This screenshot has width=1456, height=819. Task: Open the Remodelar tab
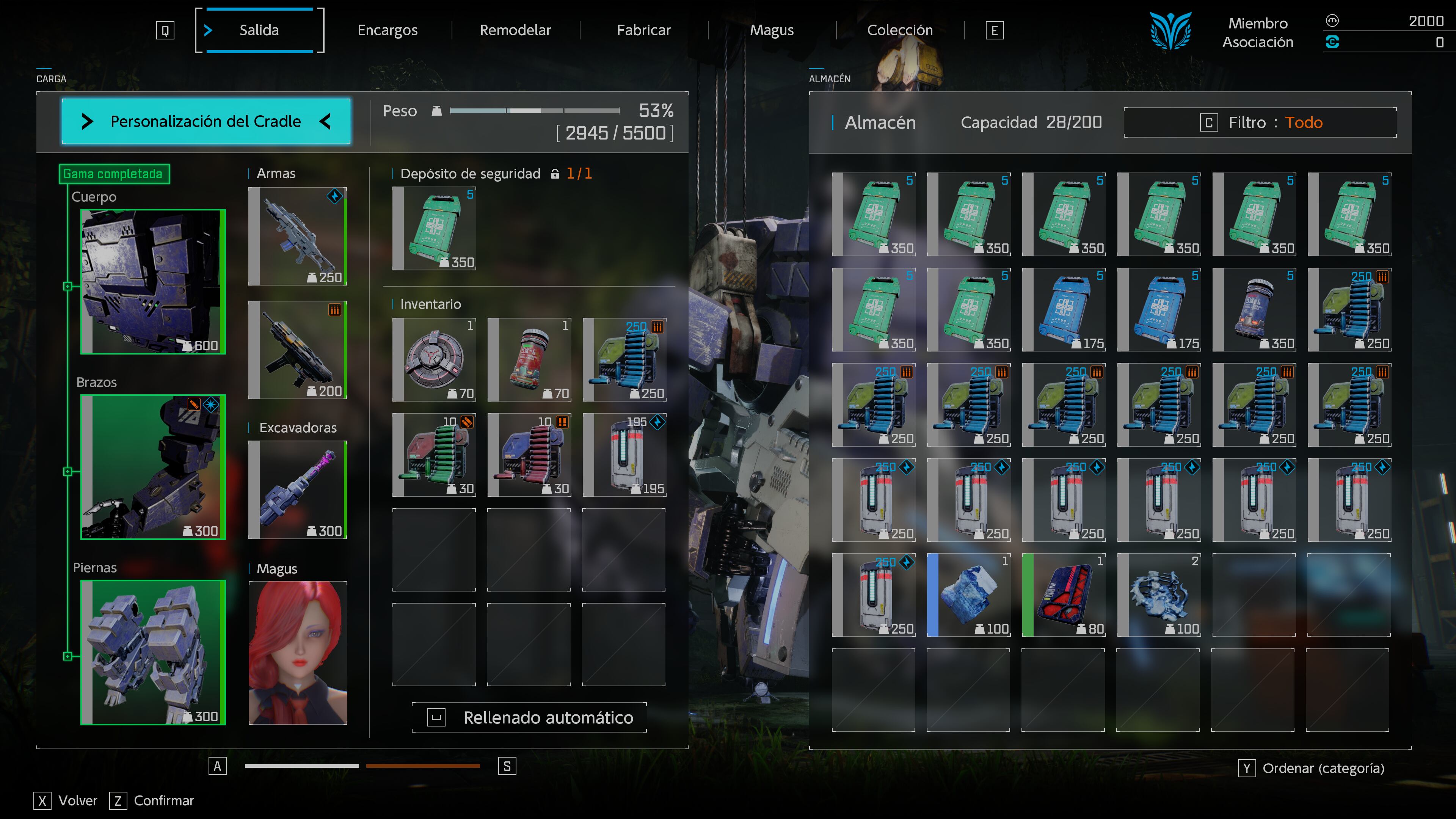pyautogui.click(x=515, y=30)
